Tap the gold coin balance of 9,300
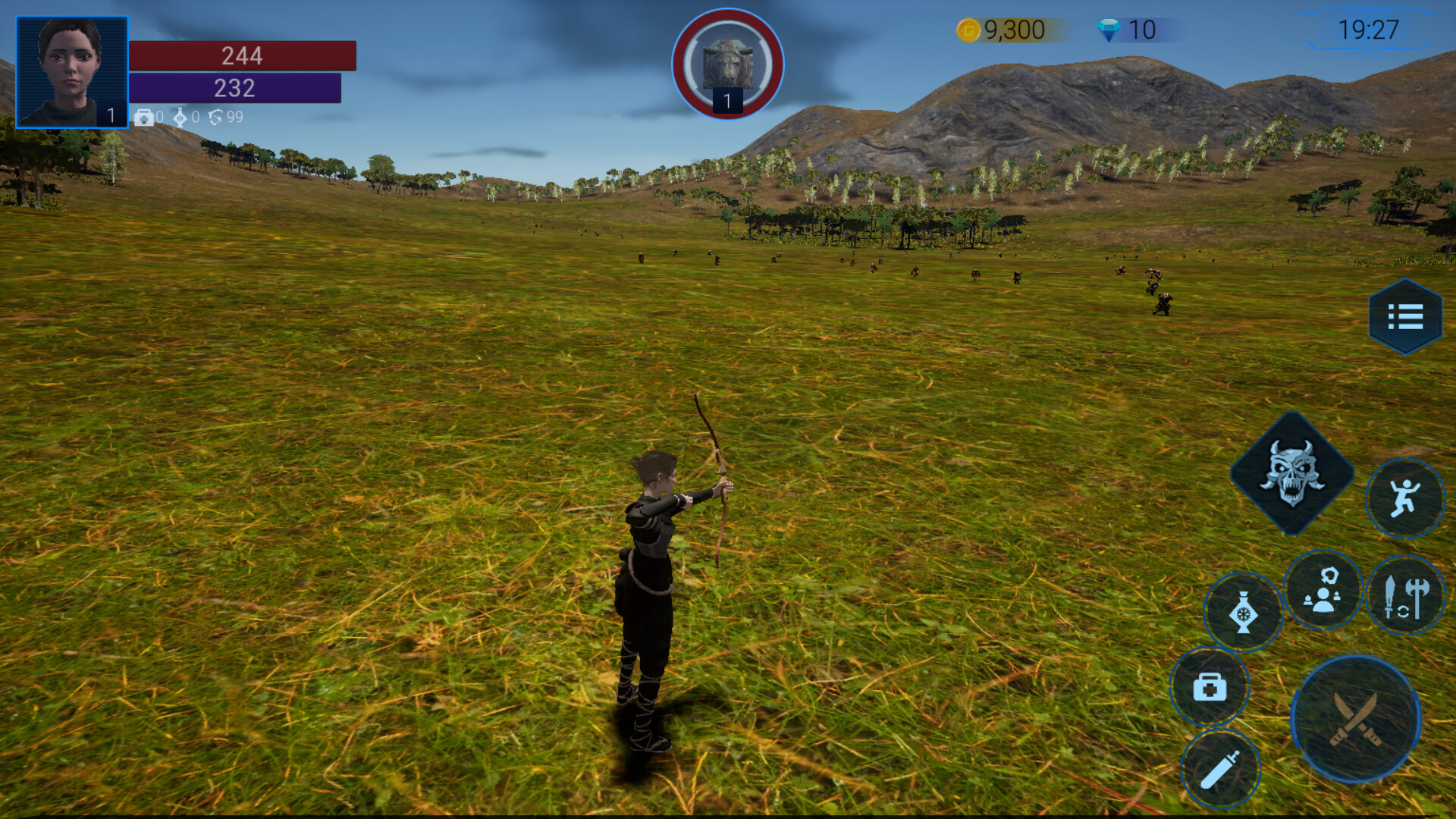This screenshot has width=1456, height=819. pyautogui.click(x=1001, y=30)
